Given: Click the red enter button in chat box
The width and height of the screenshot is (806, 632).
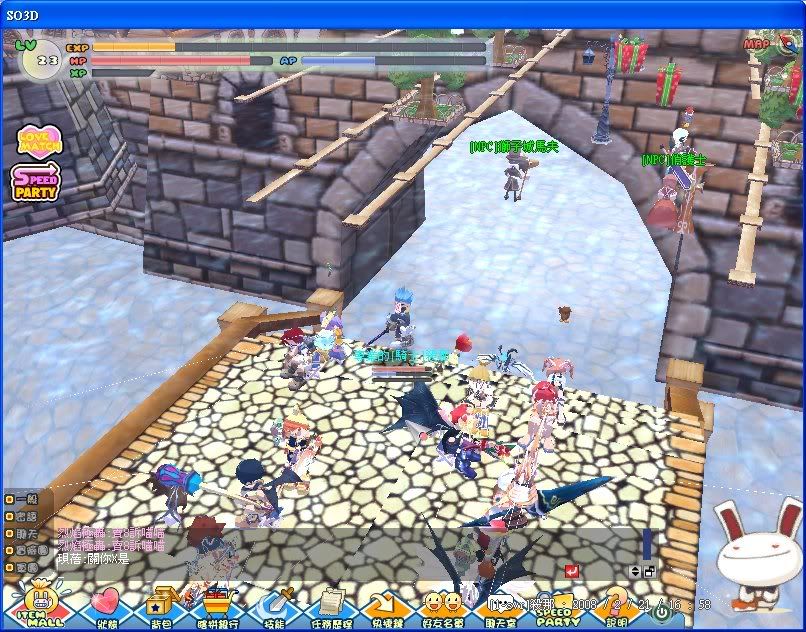Looking at the screenshot, I should (571, 571).
